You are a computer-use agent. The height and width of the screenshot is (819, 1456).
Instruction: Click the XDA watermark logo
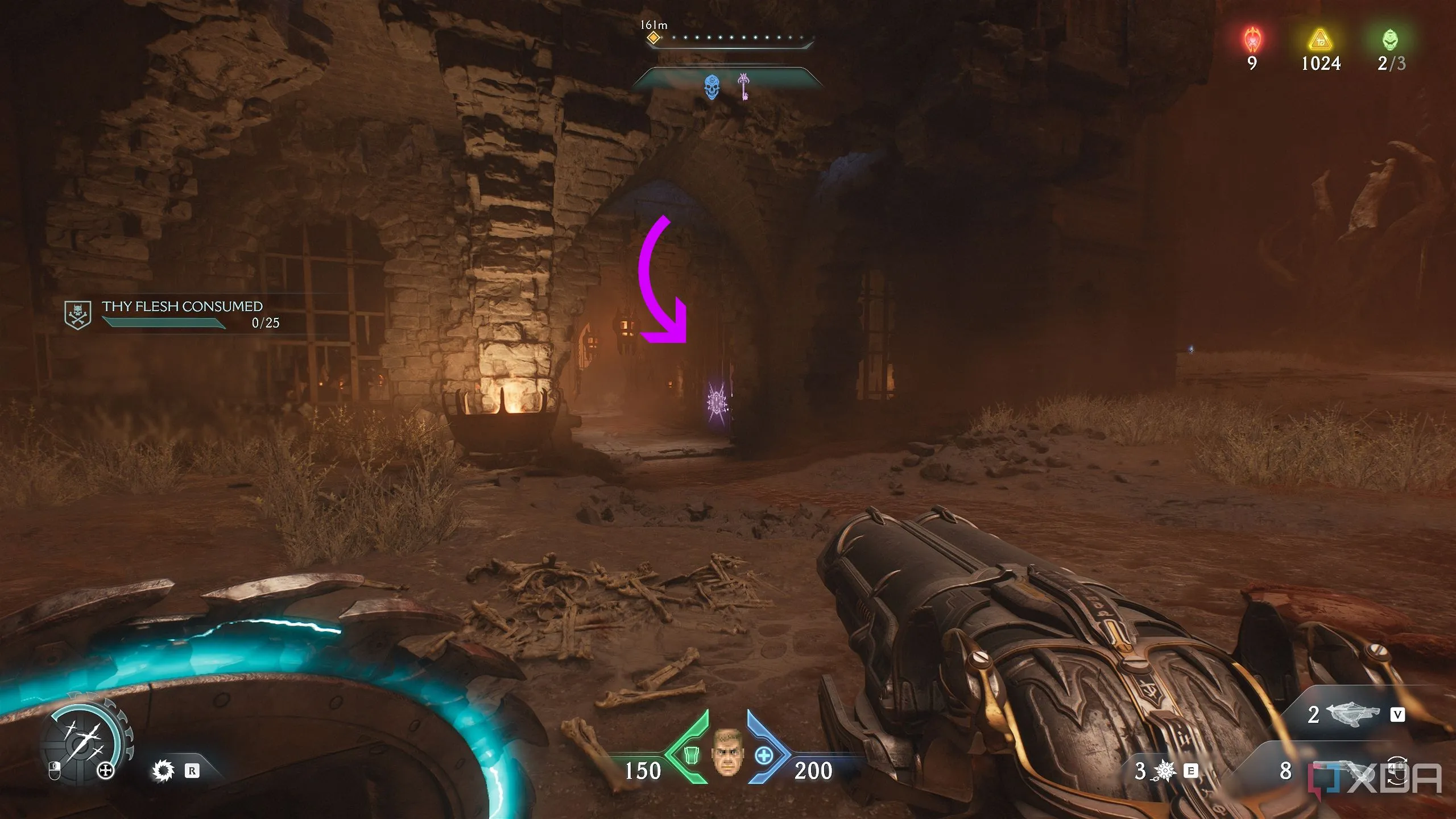[x=1376, y=779]
